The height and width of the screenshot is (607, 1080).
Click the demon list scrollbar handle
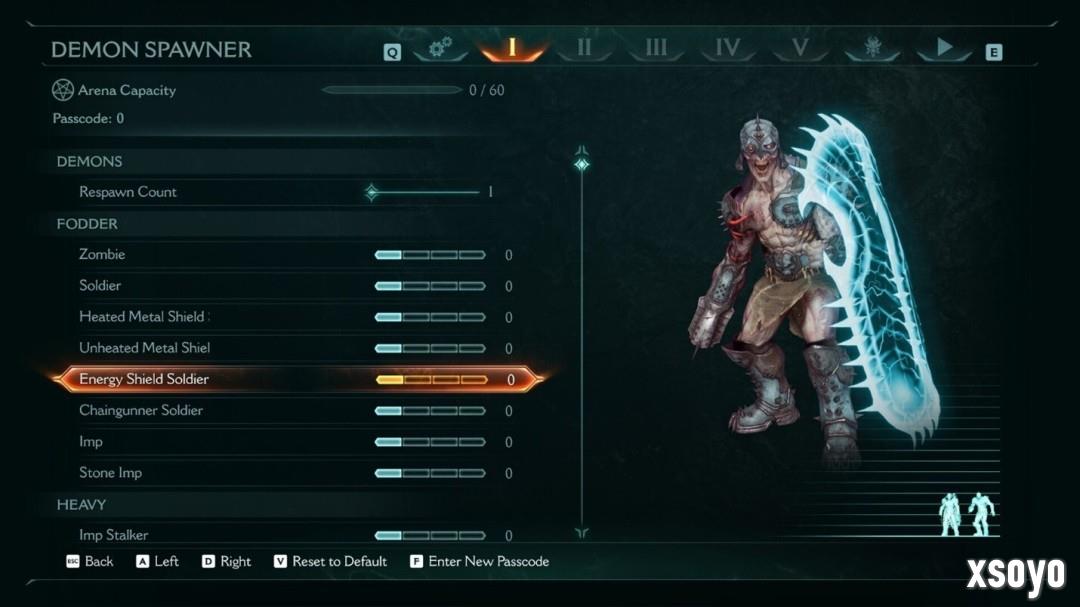tap(582, 164)
